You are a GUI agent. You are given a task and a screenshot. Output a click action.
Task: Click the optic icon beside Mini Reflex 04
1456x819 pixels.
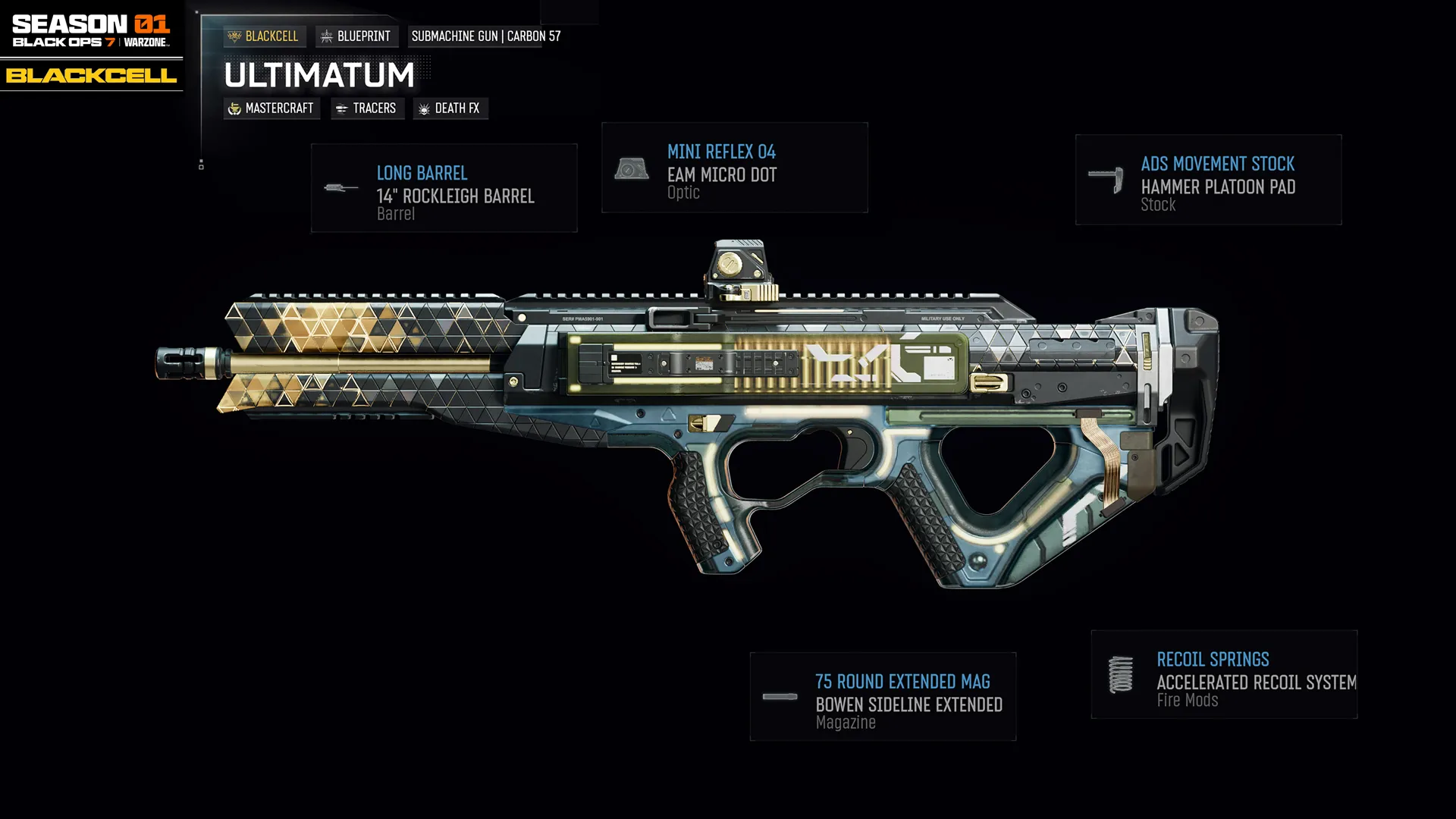(632, 167)
